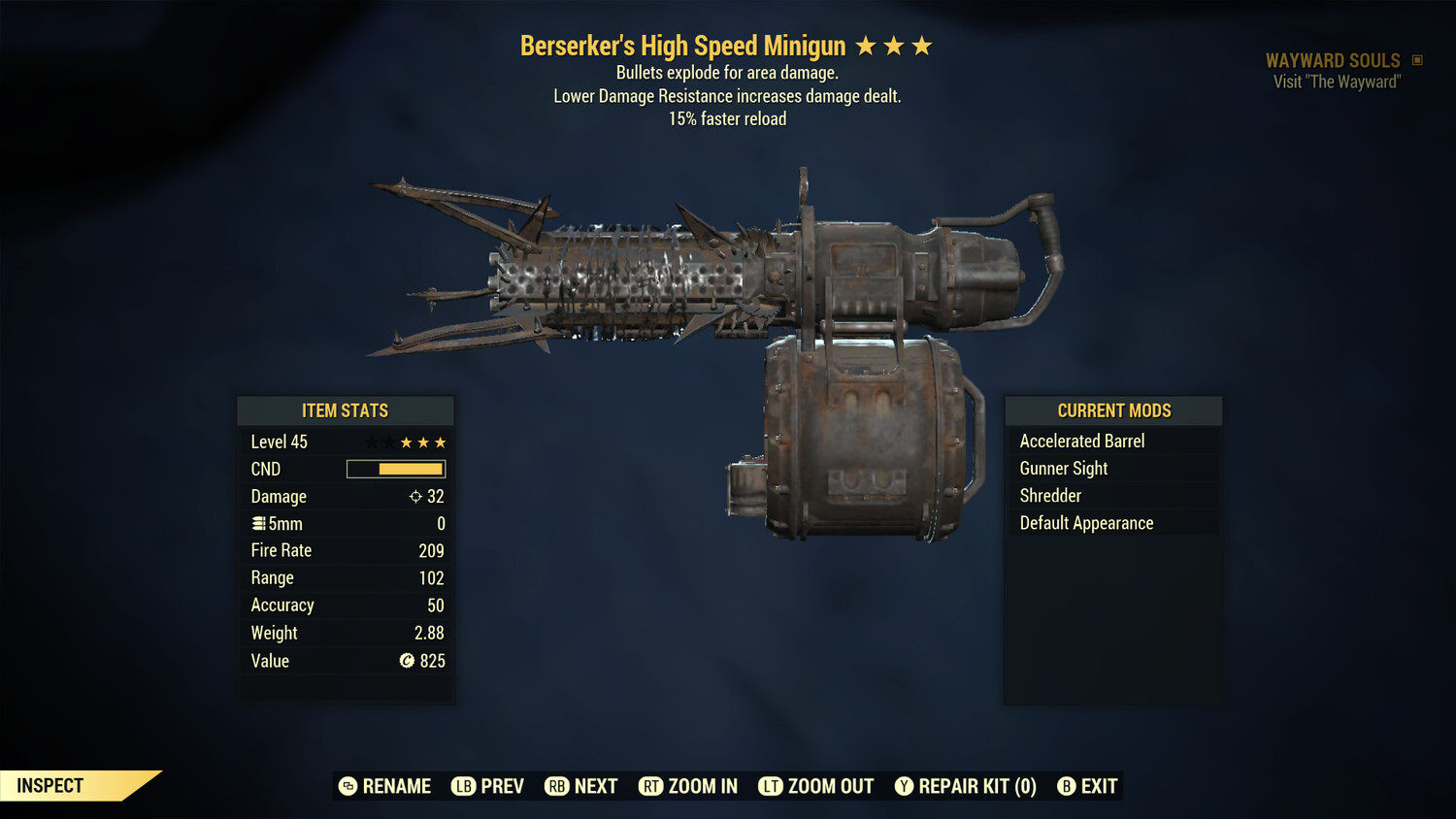Open the Default Appearance mod entry
Image resolution: width=1456 pixels, height=819 pixels.
point(1086,522)
